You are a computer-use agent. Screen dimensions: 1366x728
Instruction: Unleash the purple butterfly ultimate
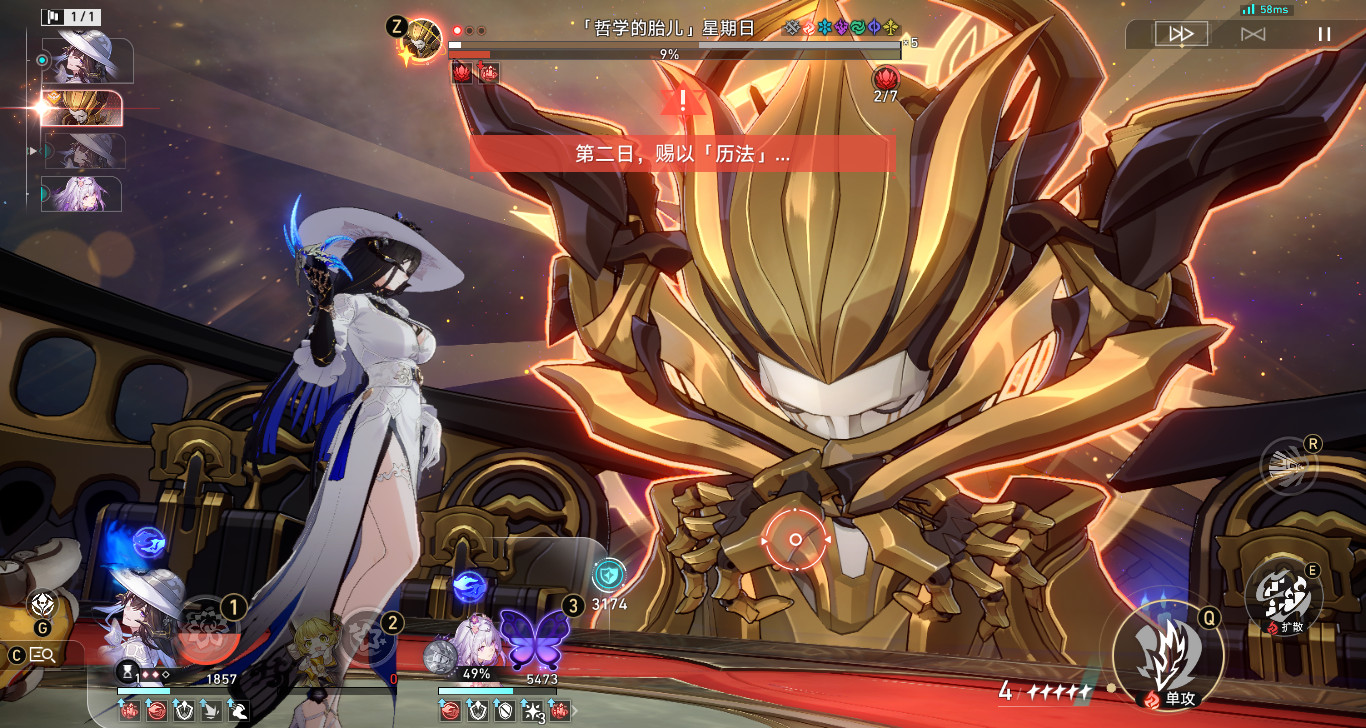[x=534, y=638]
